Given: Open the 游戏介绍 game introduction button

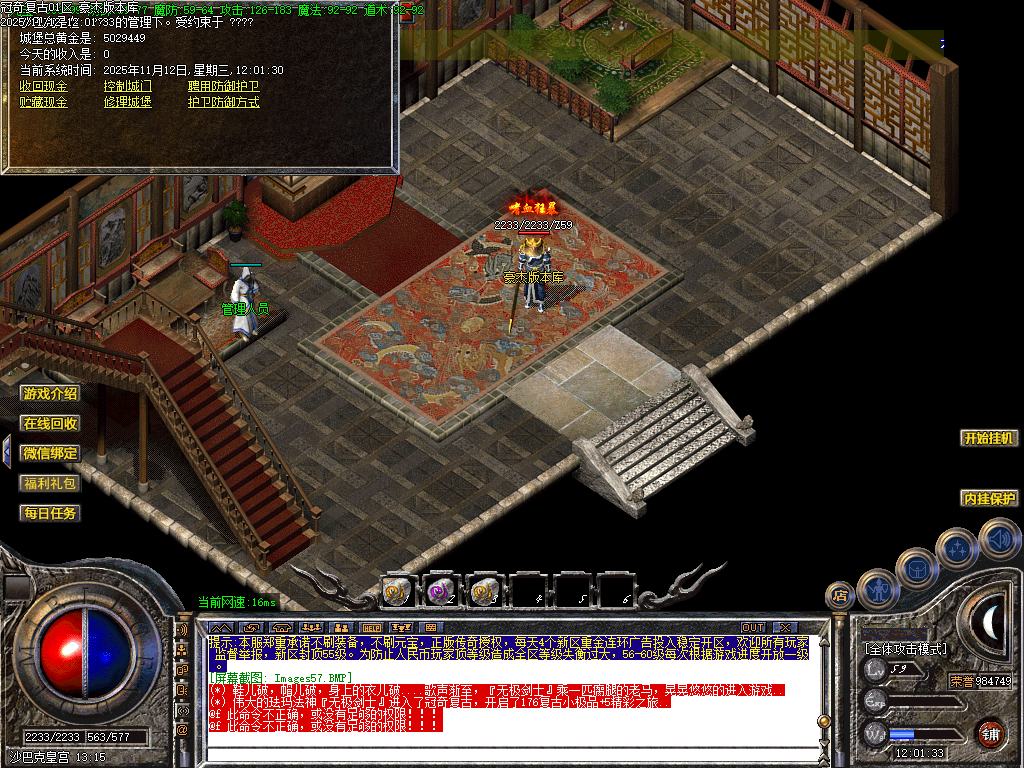Looking at the screenshot, I should [x=50, y=394].
